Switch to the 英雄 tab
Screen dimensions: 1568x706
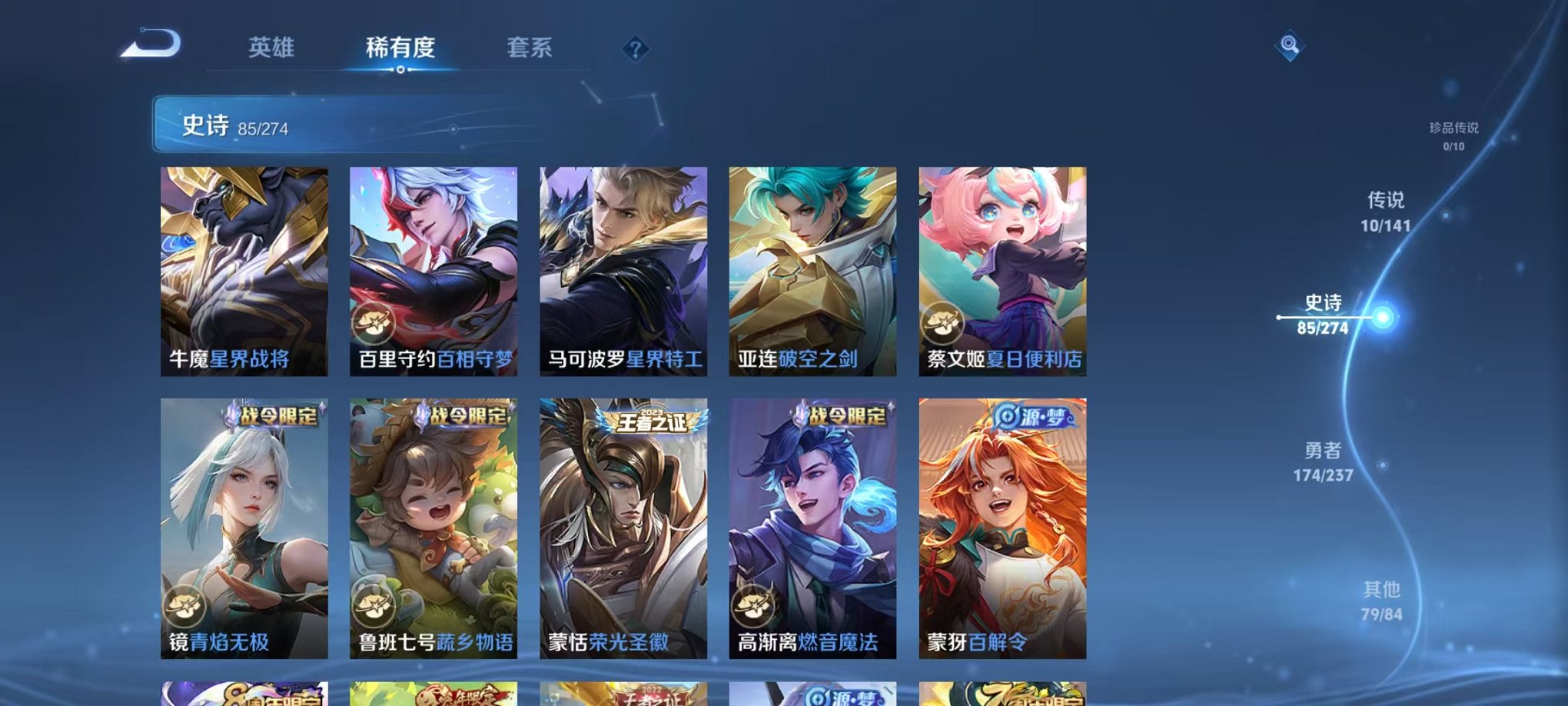[273, 48]
